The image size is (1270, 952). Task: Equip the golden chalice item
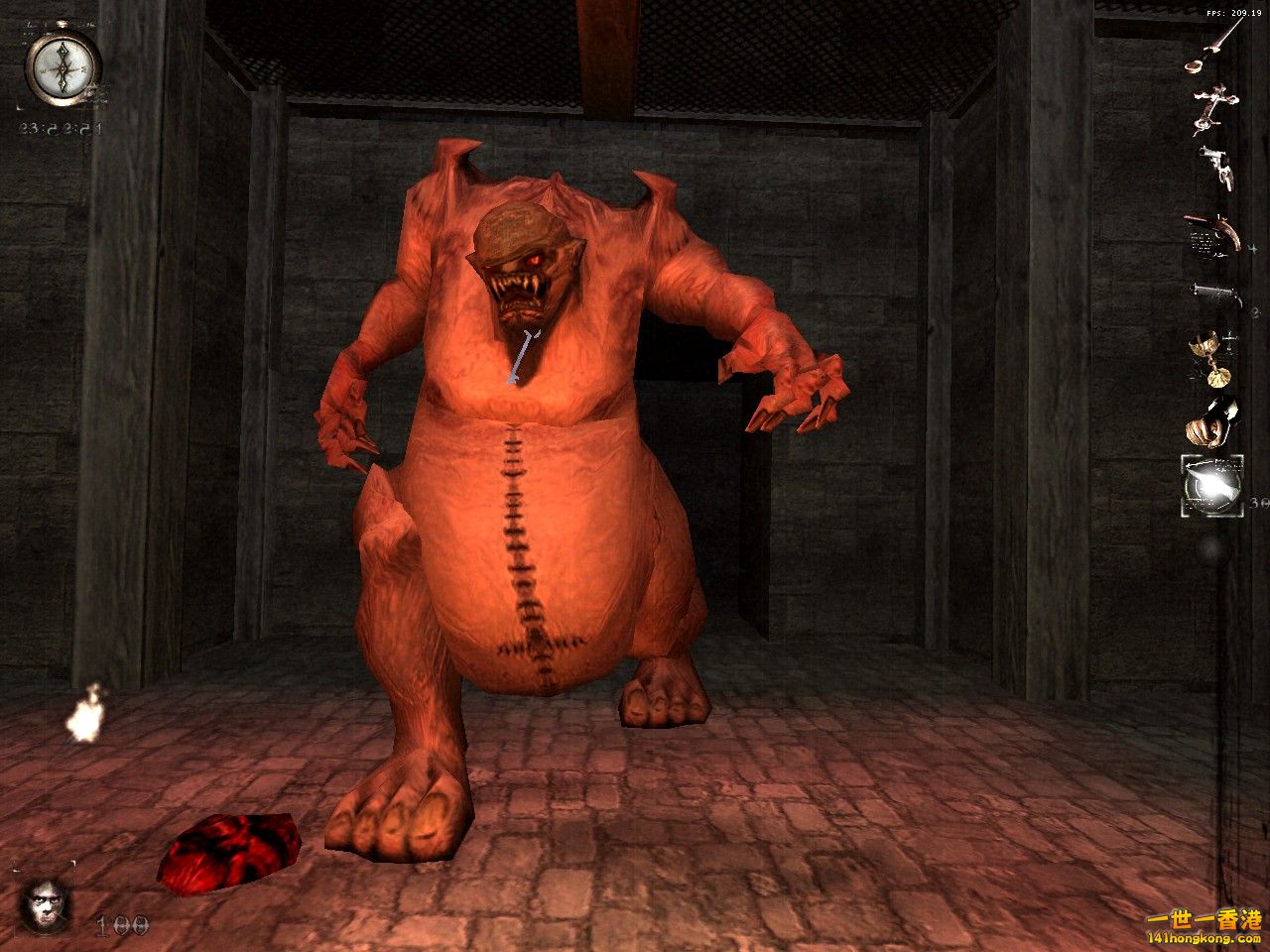coord(1211,357)
